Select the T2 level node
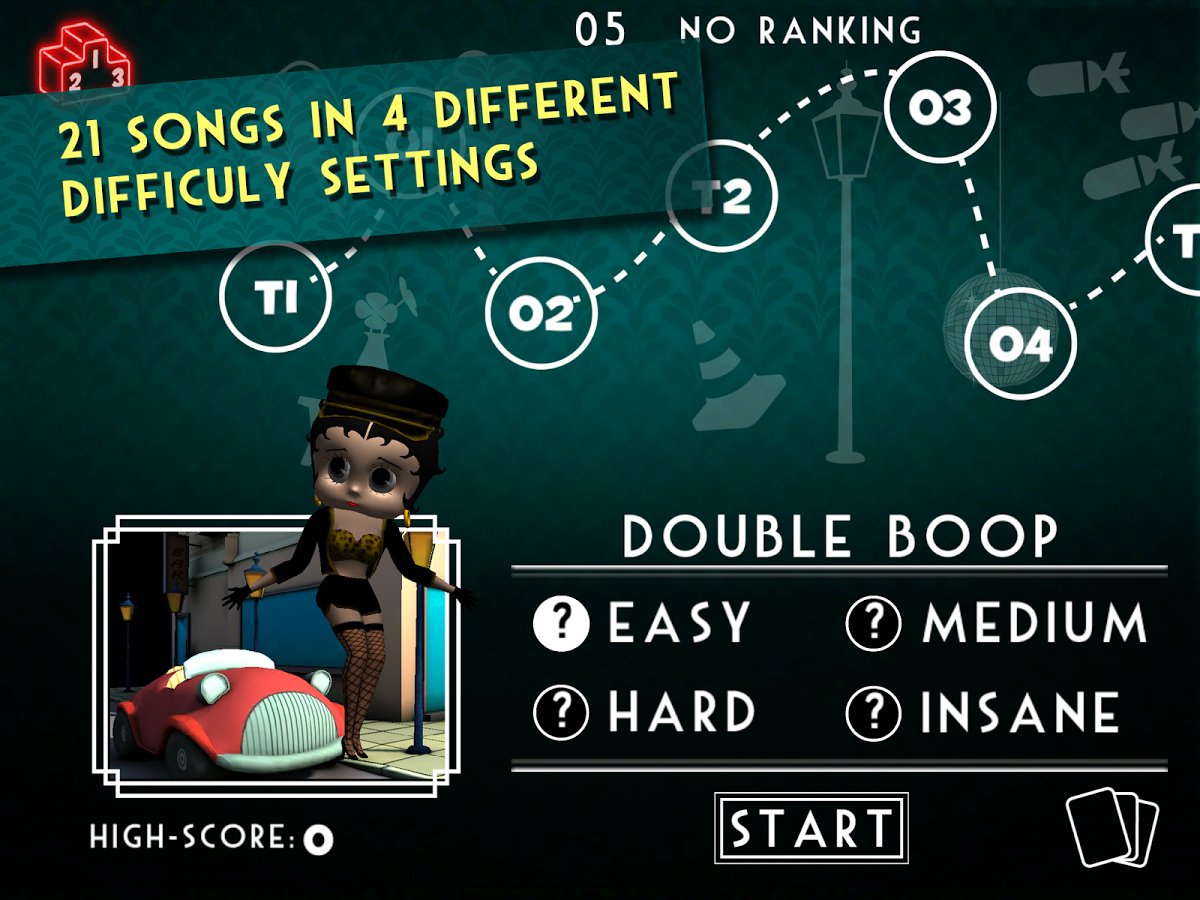Screen dimensions: 1200x900 722,197
